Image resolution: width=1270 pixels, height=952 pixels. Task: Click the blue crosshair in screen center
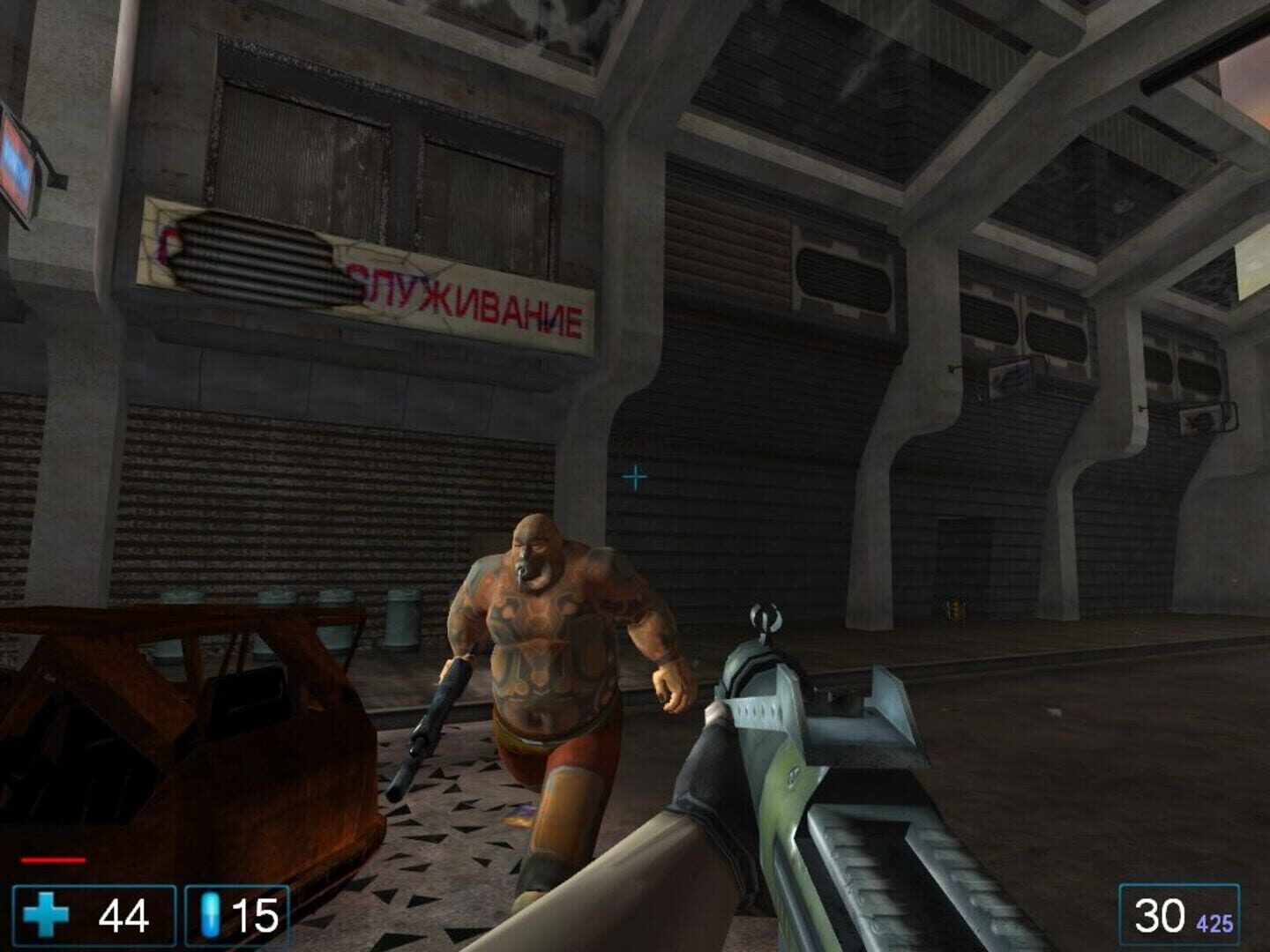point(634,477)
